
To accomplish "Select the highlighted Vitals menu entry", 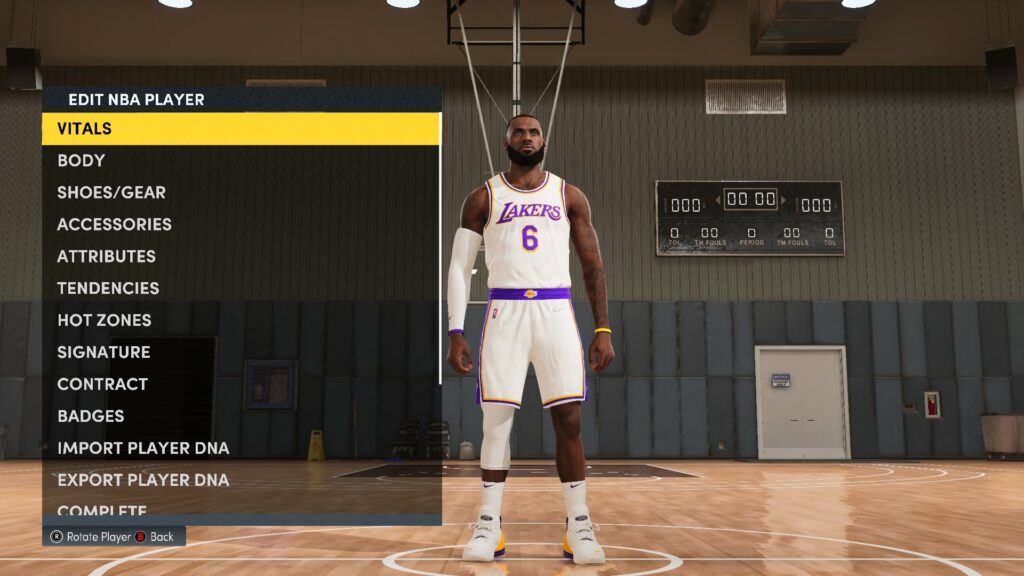I will pos(240,129).
